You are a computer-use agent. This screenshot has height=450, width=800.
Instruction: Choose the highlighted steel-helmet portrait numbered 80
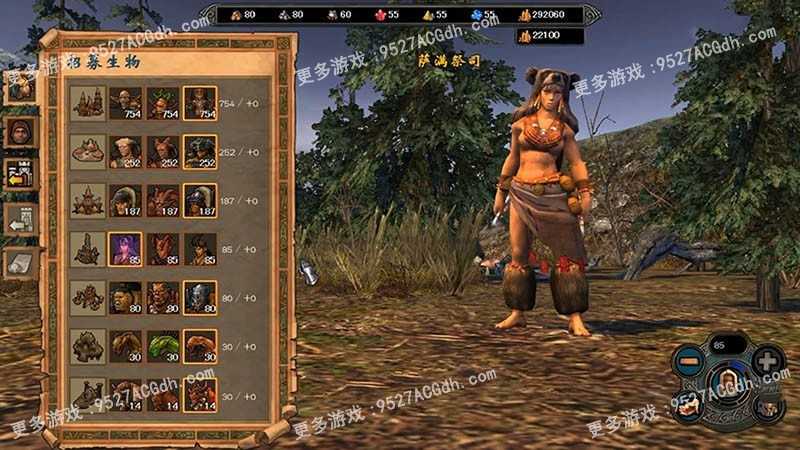point(199,297)
